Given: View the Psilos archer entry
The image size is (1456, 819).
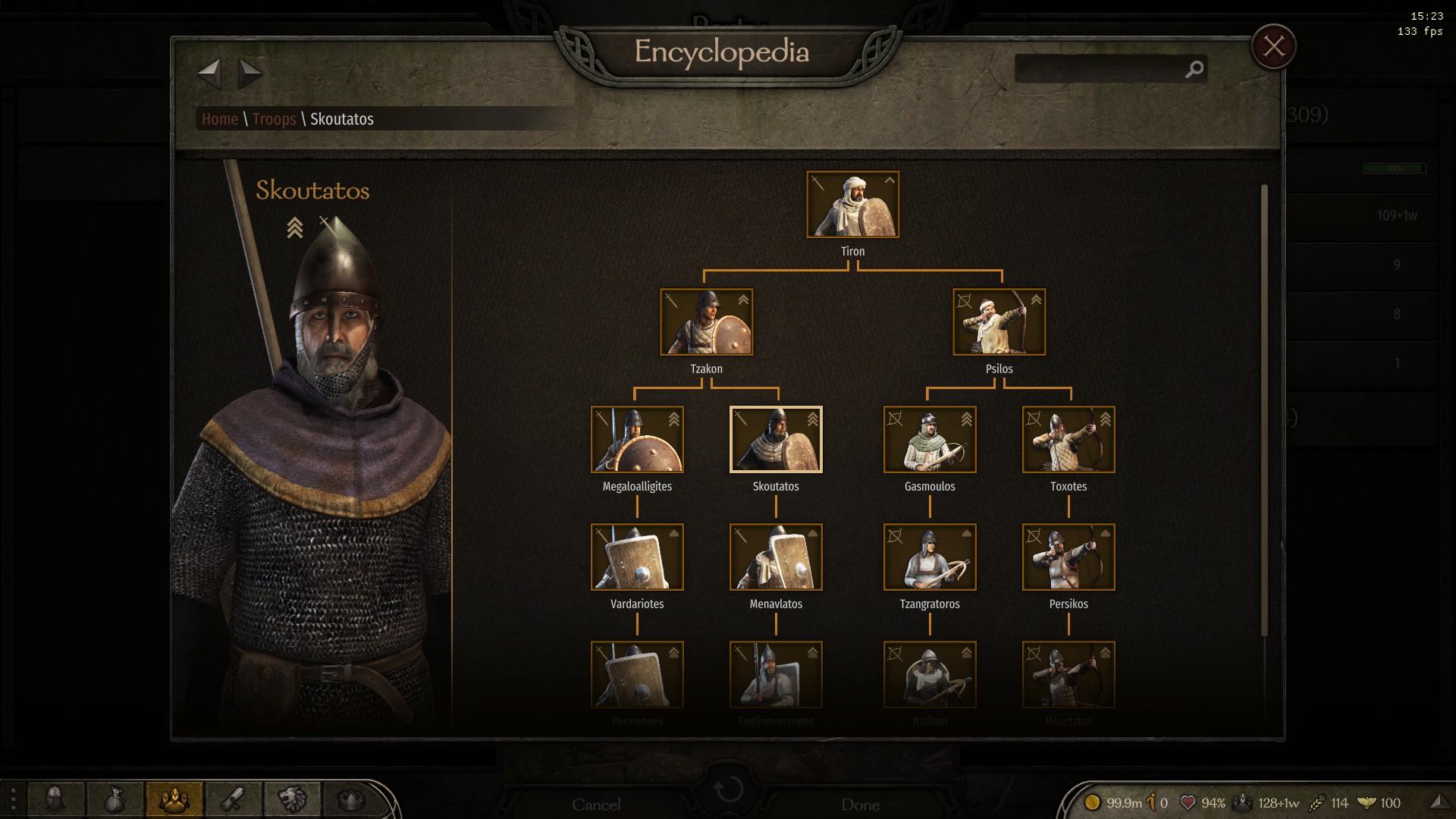Looking at the screenshot, I should (x=999, y=322).
